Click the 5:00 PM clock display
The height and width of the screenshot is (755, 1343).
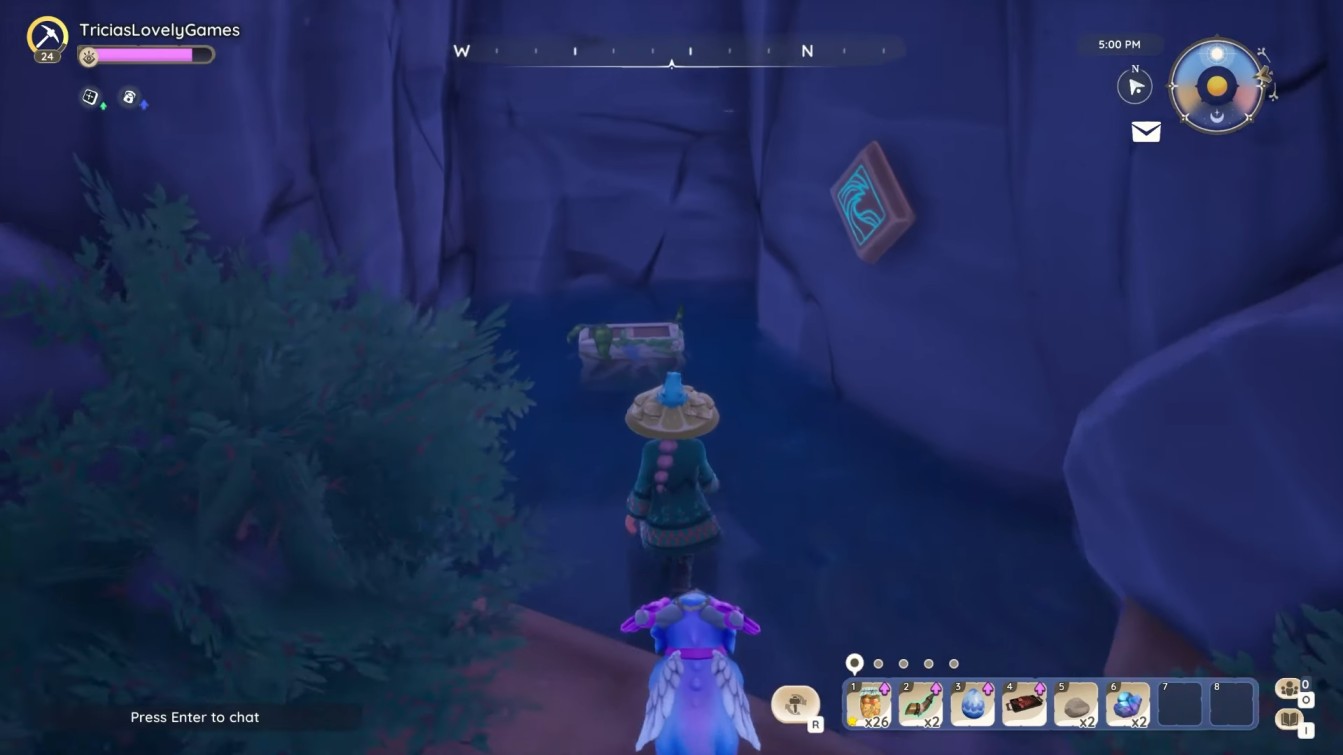click(x=1120, y=44)
